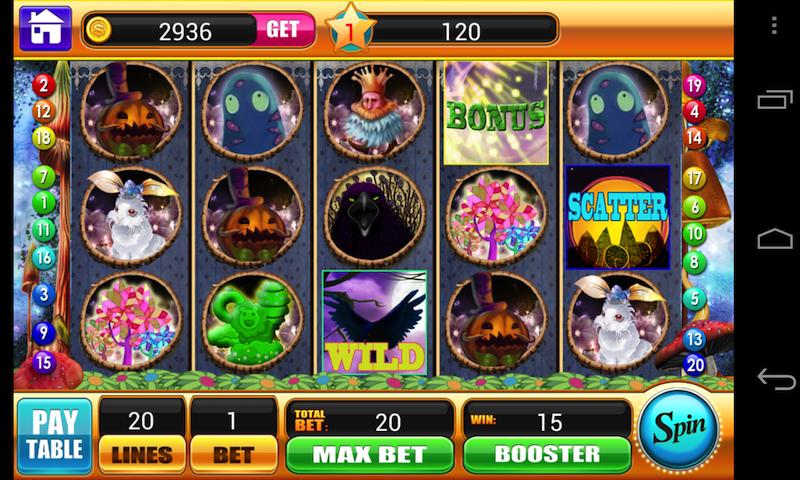The height and width of the screenshot is (480, 800).
Task: Adjust the Bet amount
Action: coord(232,453)
